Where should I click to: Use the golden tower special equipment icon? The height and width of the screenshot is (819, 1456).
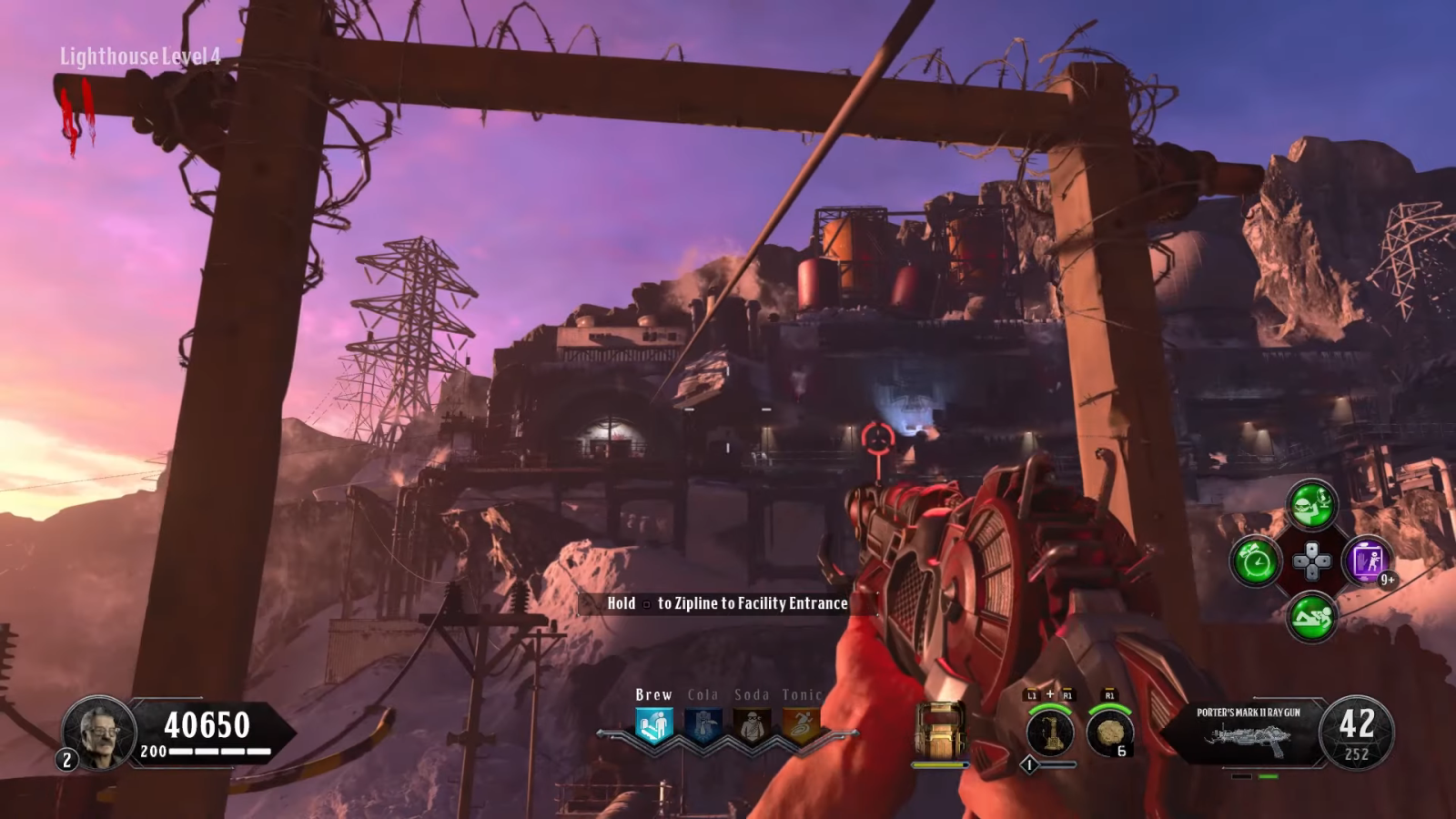tap(1049, 733)
